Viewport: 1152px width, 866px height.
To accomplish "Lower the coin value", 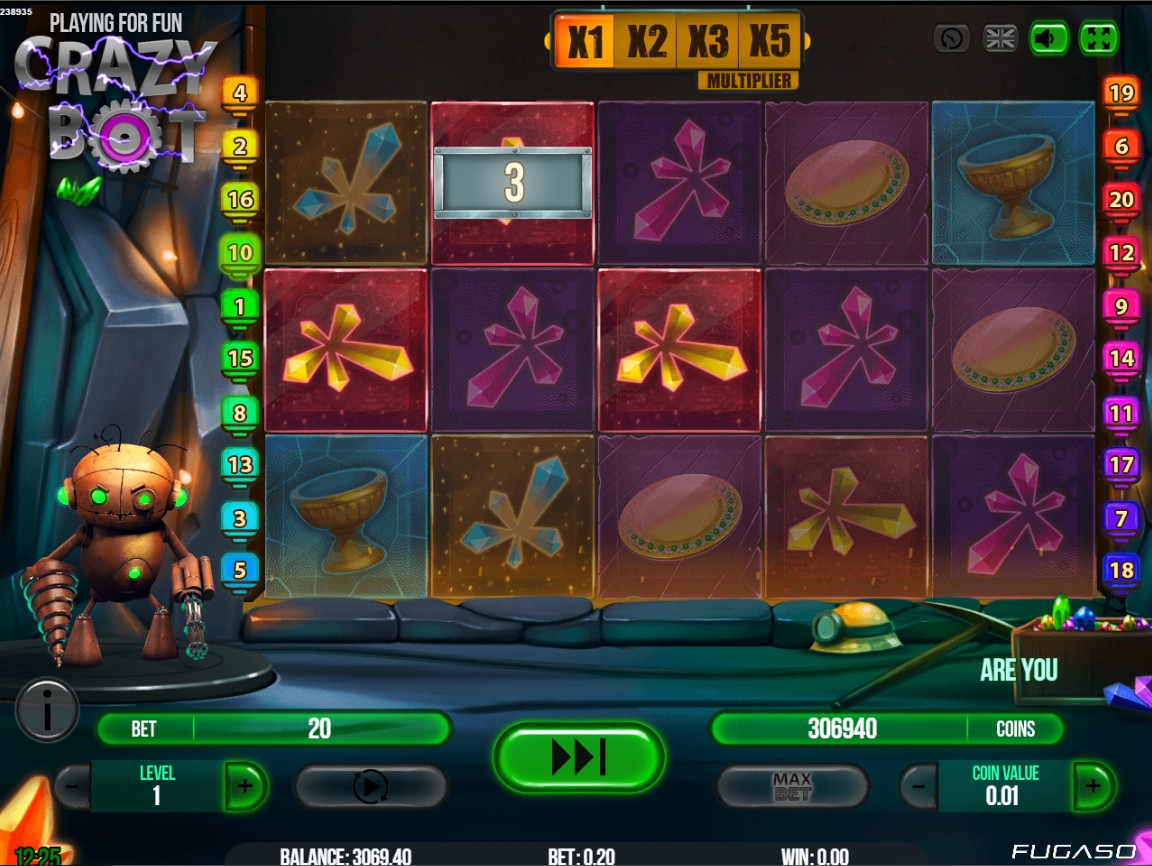I will point(919,786).
